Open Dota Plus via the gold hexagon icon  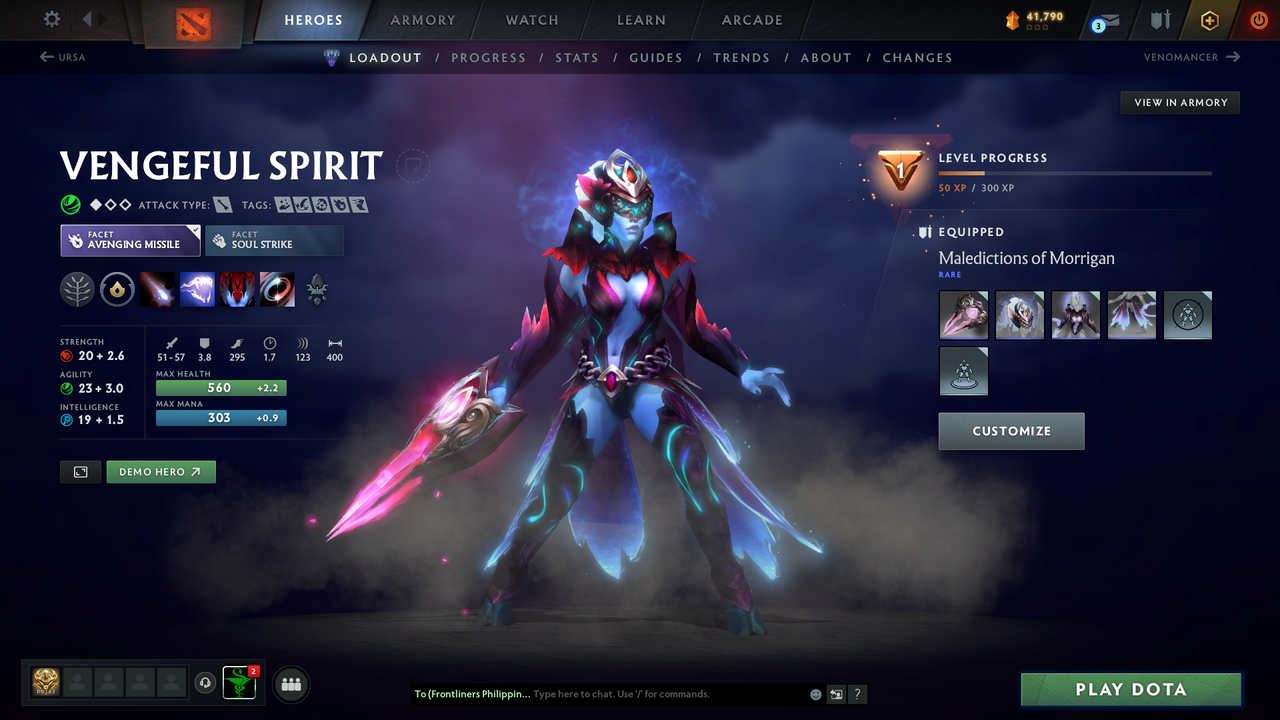(1209, 20)
